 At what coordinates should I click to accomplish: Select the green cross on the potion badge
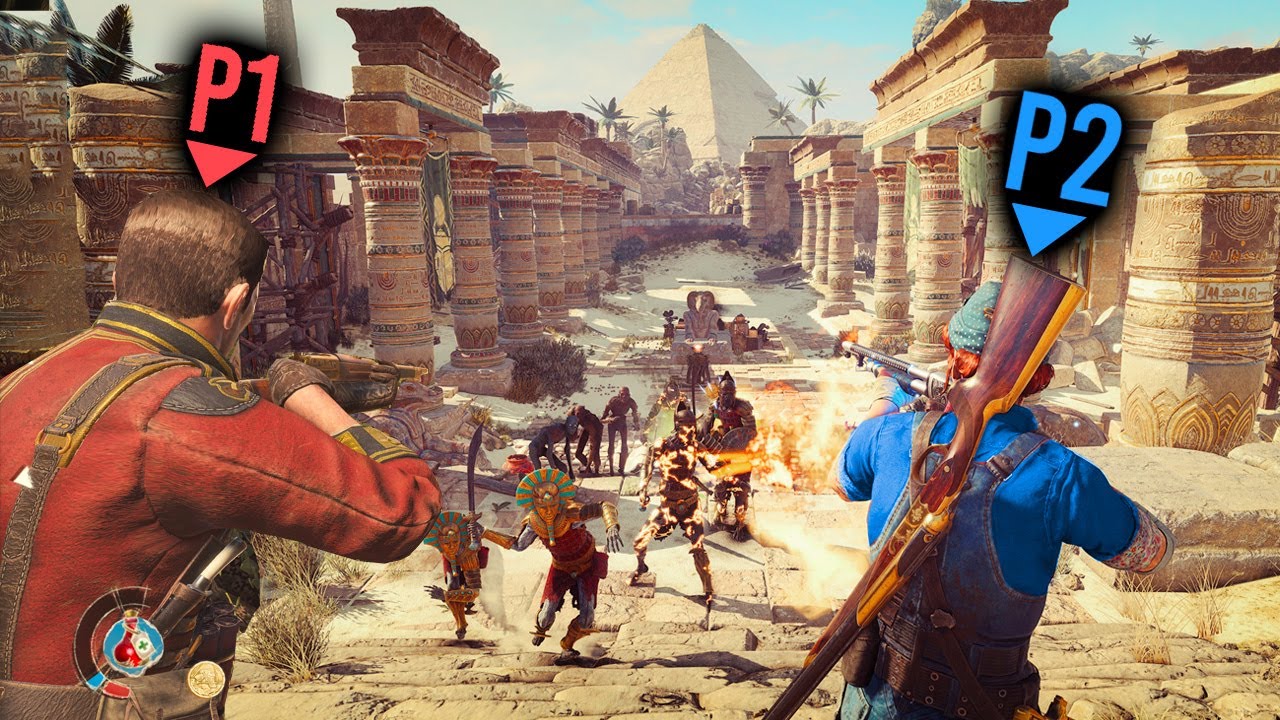point(142,645)
